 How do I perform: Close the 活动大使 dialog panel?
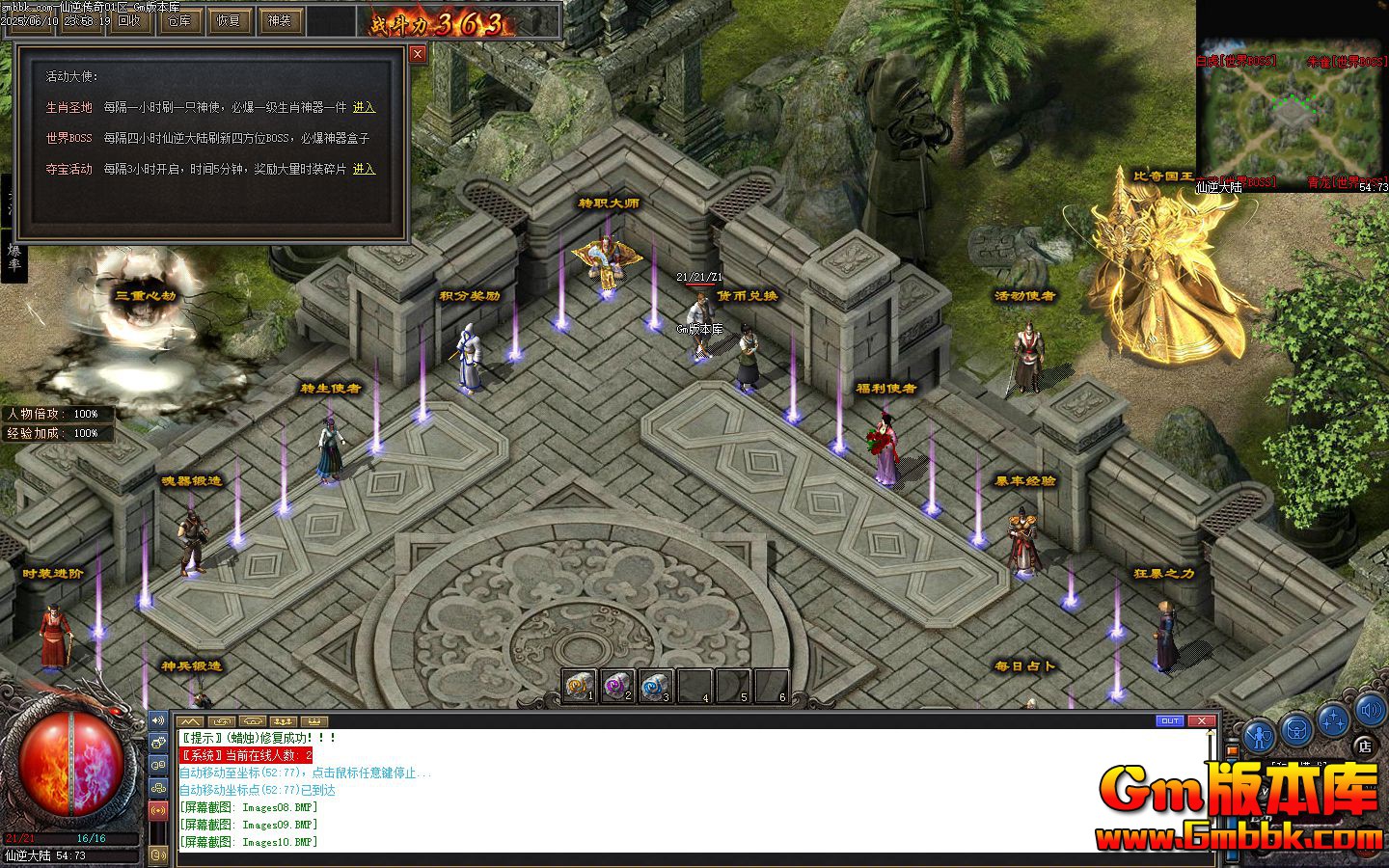(418, 54)
